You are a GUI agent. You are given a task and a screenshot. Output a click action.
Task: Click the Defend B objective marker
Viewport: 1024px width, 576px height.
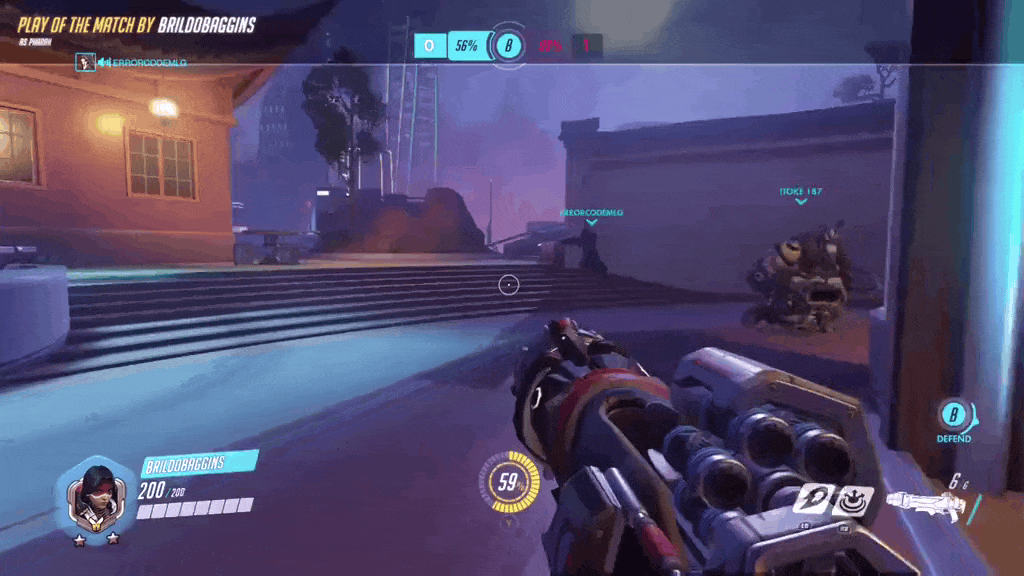[x=955, y=415]
